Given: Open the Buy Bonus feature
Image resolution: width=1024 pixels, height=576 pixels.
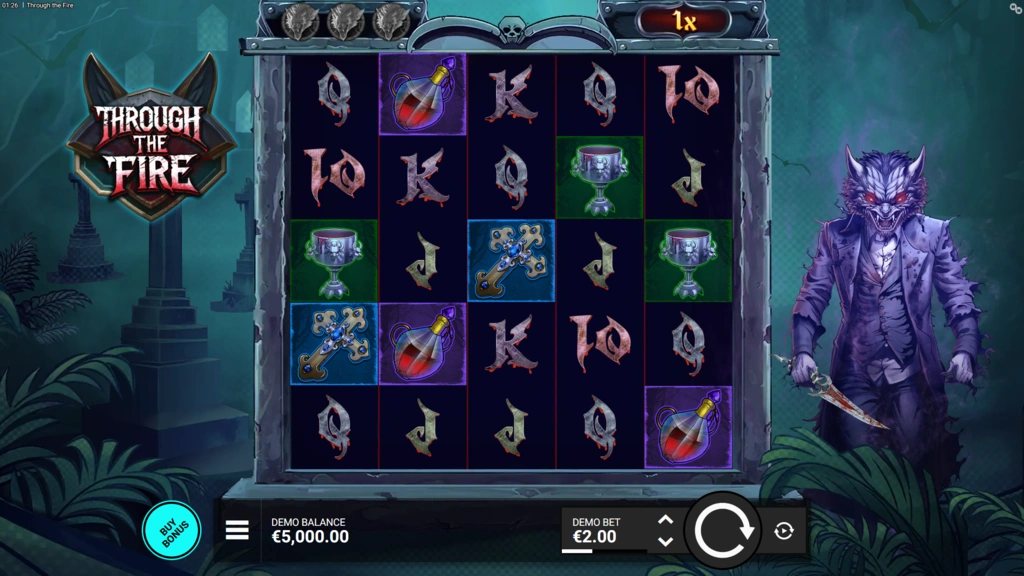Looking at the screenshot, I should (171, 530).
